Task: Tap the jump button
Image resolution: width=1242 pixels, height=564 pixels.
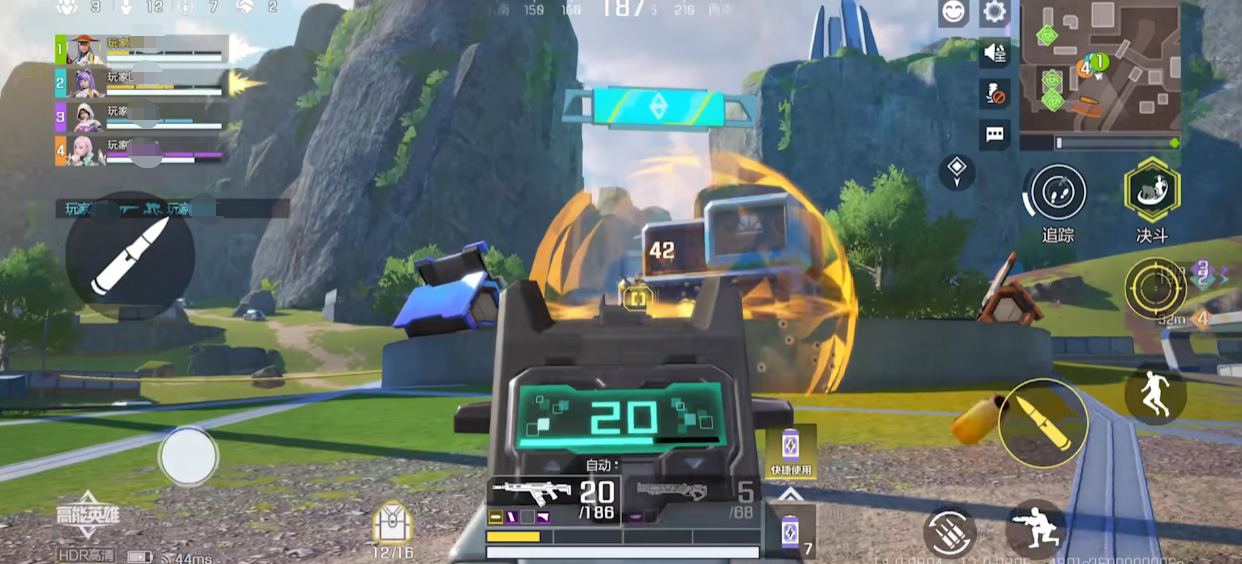Action: pyautogui.click(x=1155, y=393)
